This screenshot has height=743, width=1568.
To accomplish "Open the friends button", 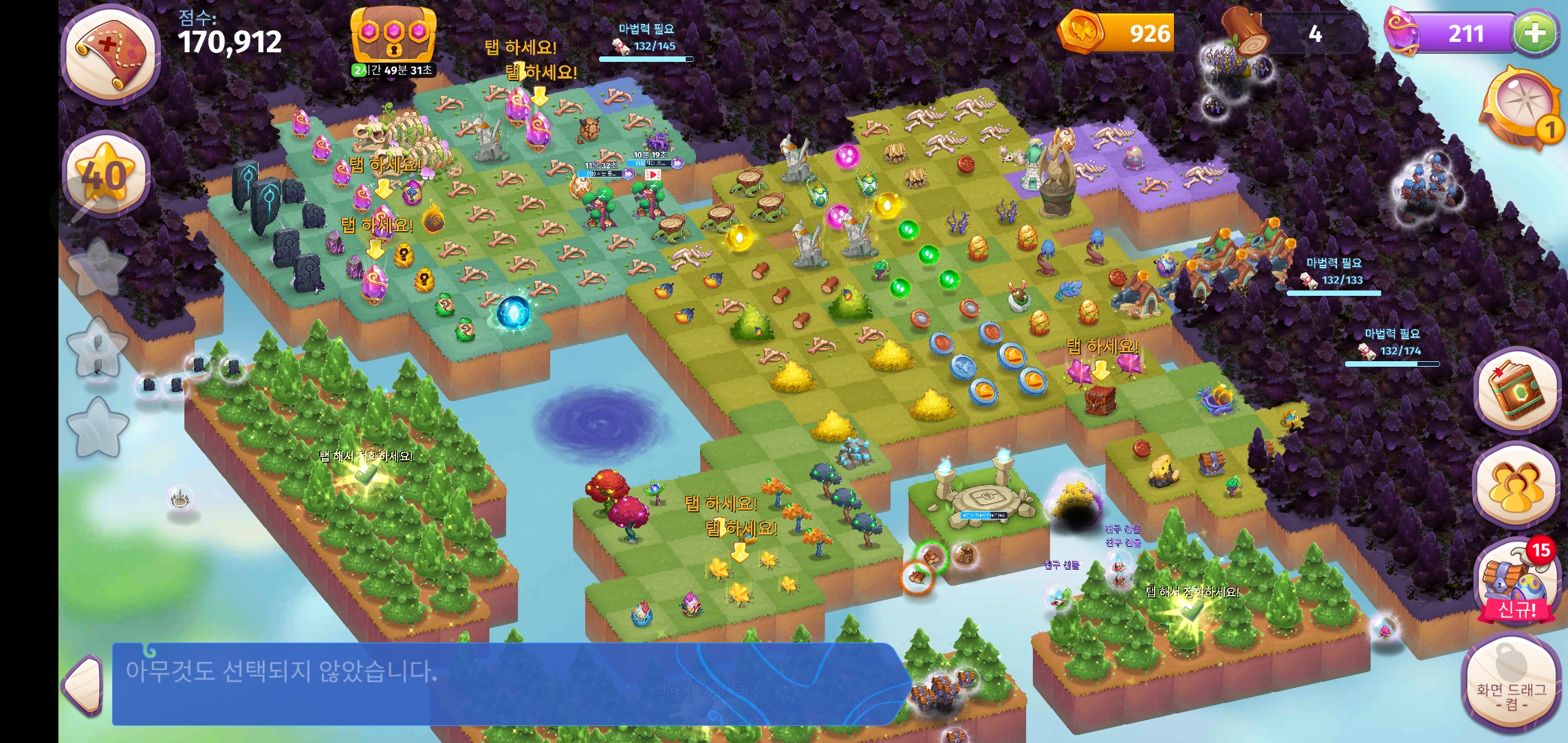I will pyautogui.click(x=1515, y=486).
